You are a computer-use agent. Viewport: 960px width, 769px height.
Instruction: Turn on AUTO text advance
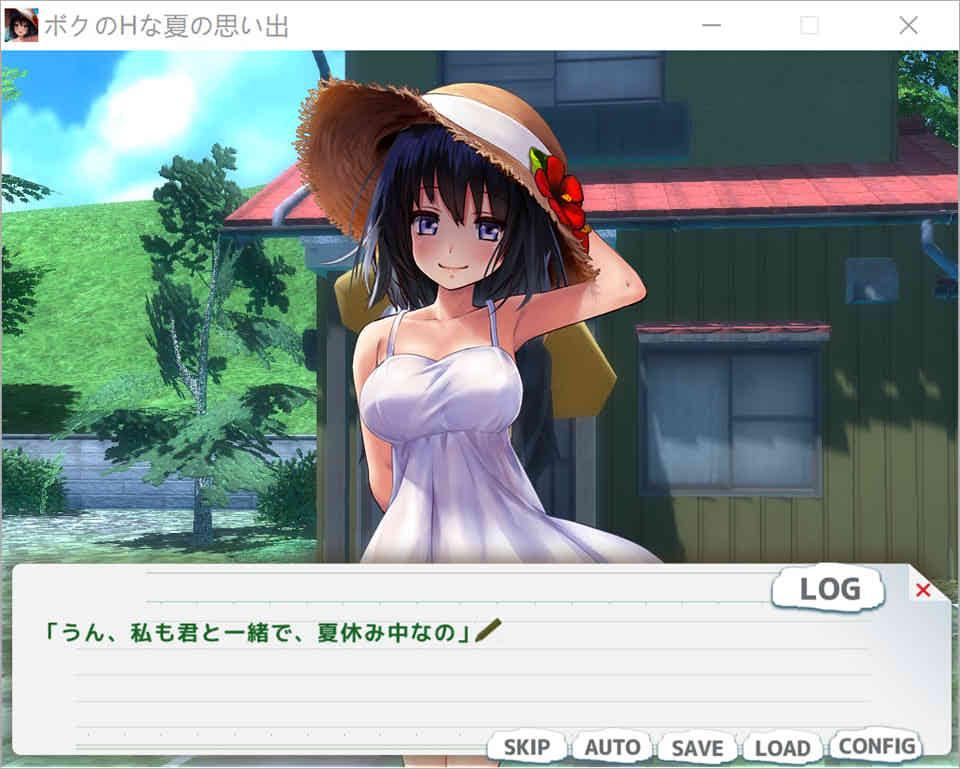coord(612,747)
